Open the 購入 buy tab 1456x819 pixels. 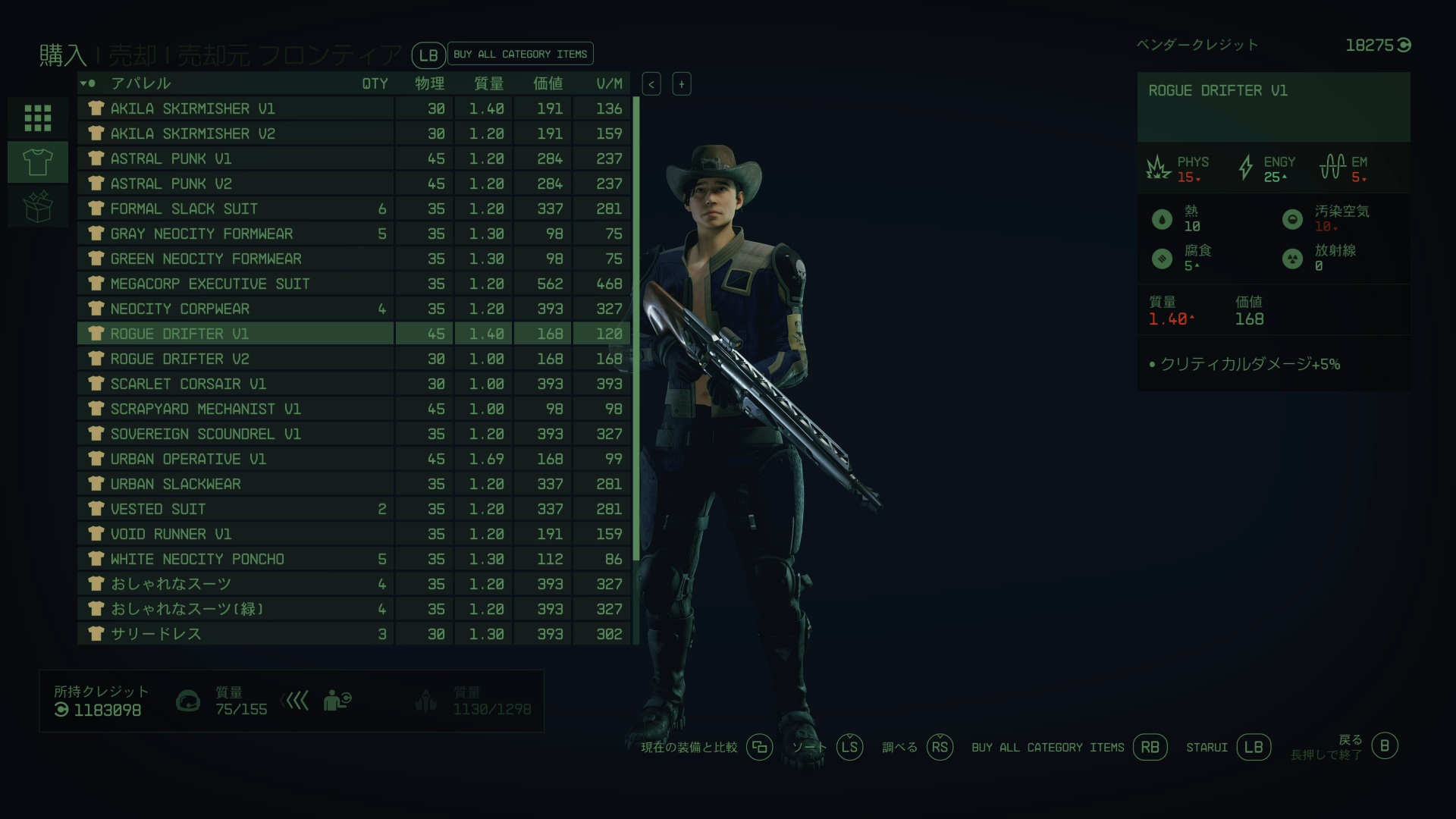[63, 55]
